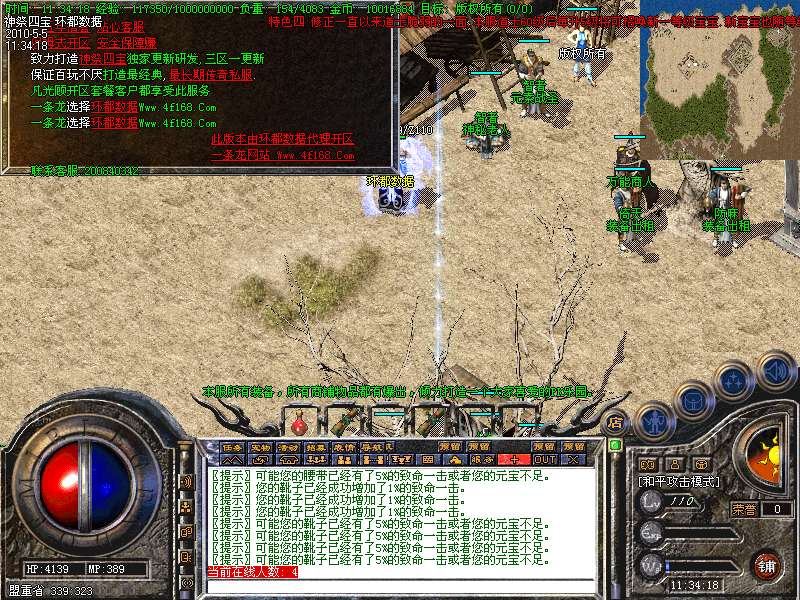Viewport: 800px width, 600px height.
Task: Click the OUT logout button
Action: [x=545, y=459]
